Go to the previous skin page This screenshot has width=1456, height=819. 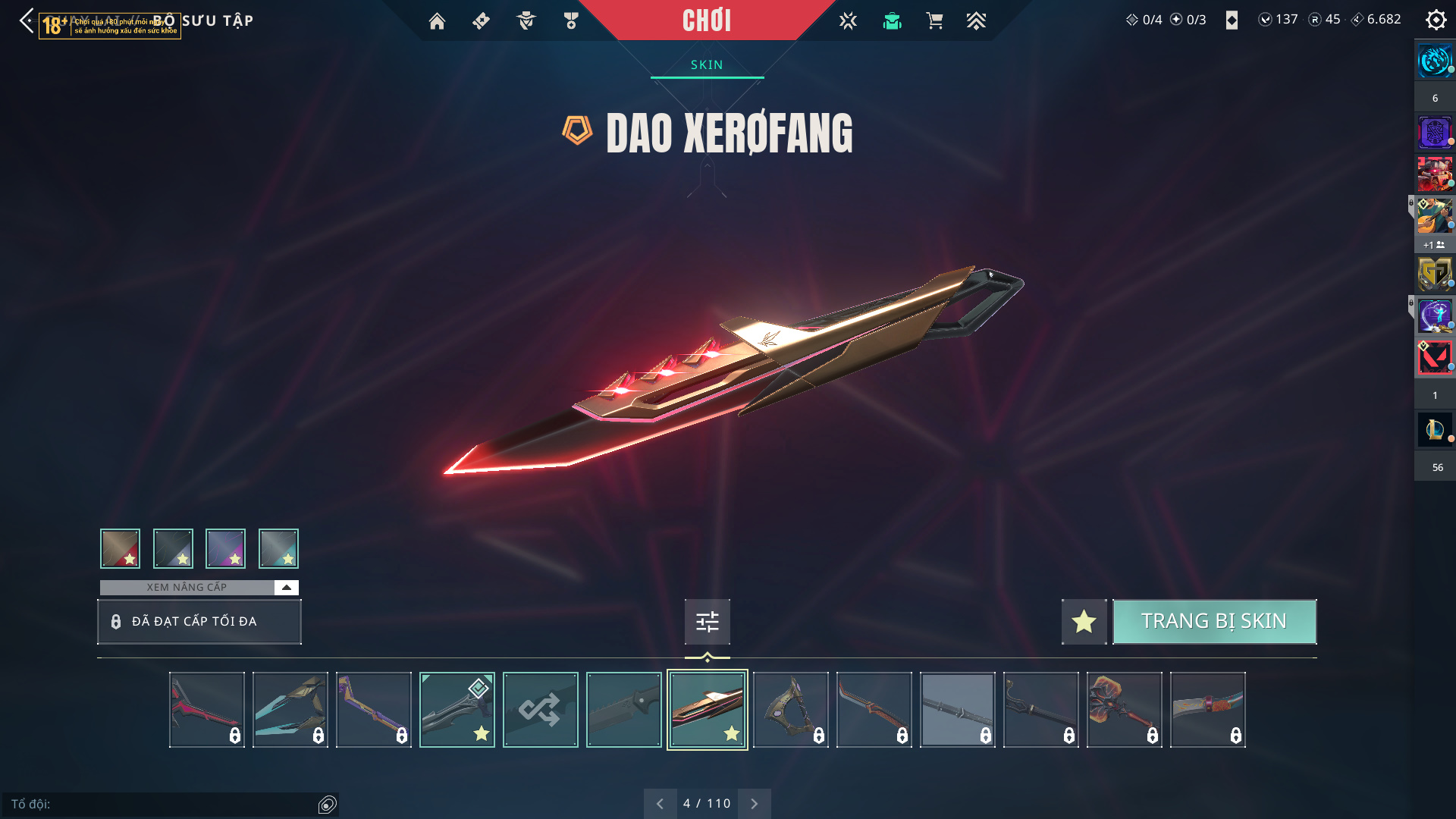coord(660,804)
